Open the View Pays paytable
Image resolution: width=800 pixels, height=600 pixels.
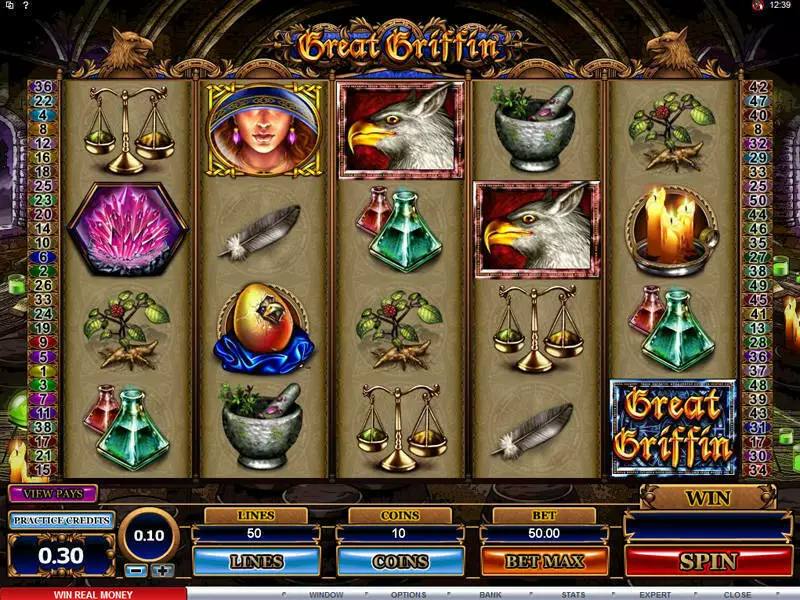coord(52,493)
